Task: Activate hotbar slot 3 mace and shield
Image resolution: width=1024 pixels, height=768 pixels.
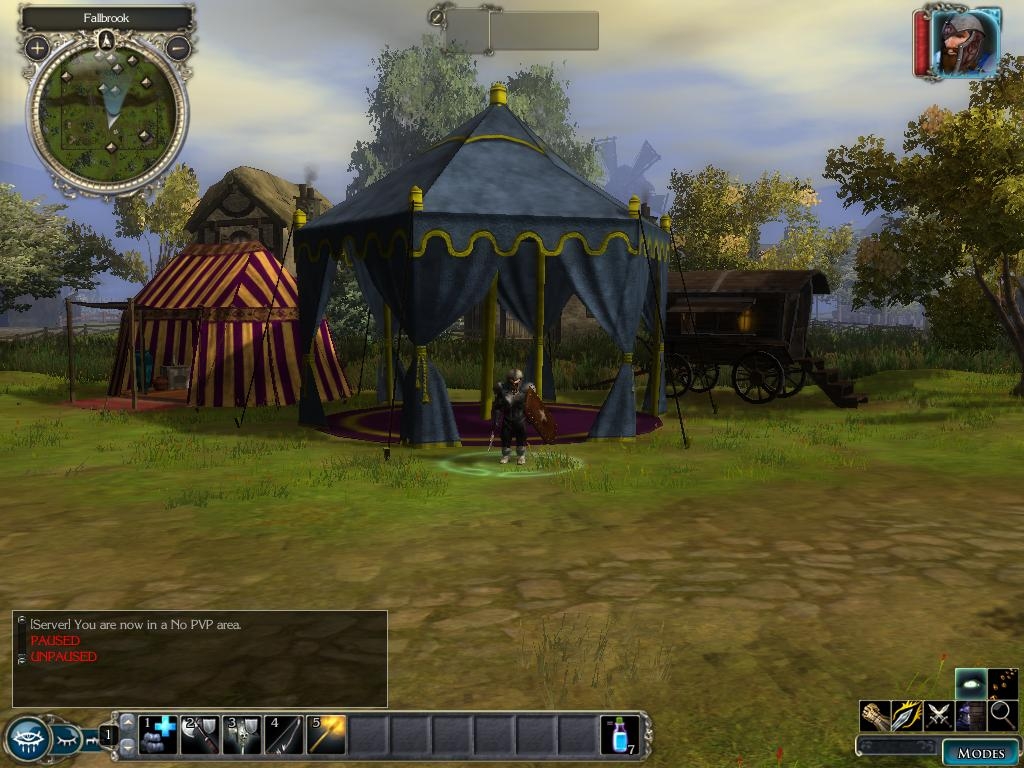Action: 242,735
